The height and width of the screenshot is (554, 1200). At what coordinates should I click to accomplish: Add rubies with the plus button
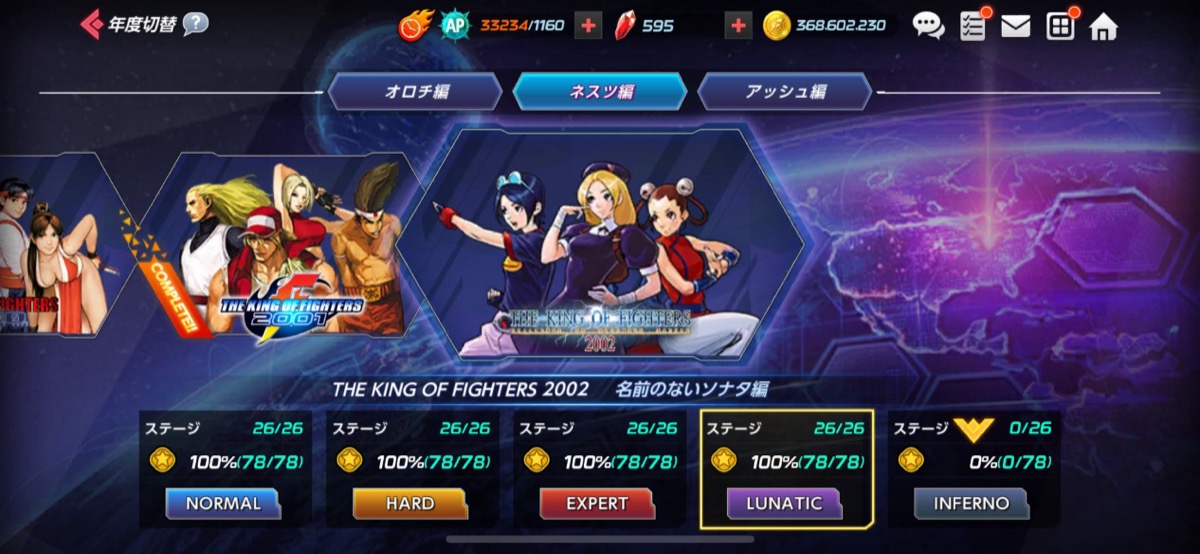coord(738,26)
